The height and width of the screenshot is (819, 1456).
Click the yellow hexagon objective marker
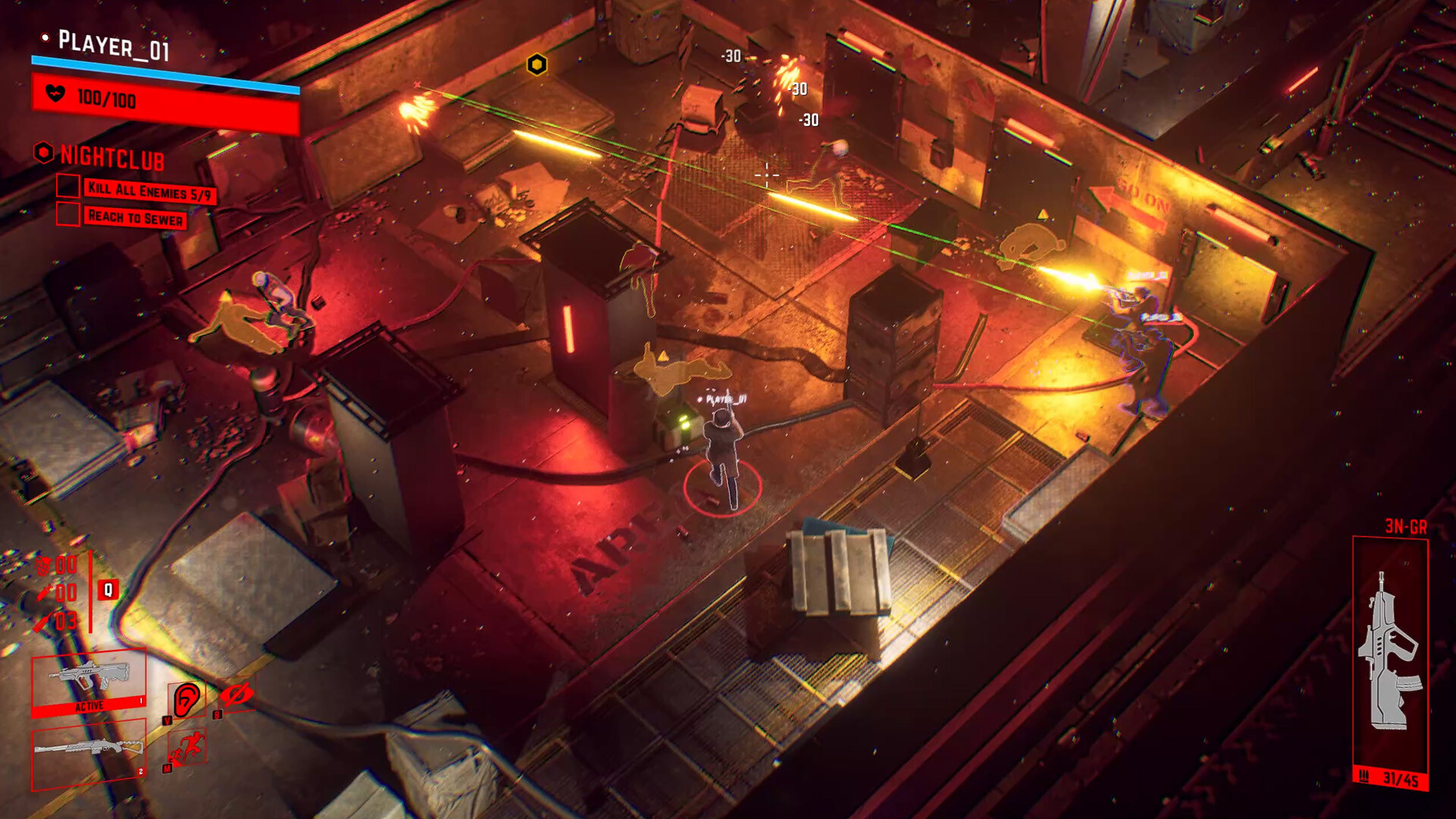pyautogui.click(x=537, y=65)
